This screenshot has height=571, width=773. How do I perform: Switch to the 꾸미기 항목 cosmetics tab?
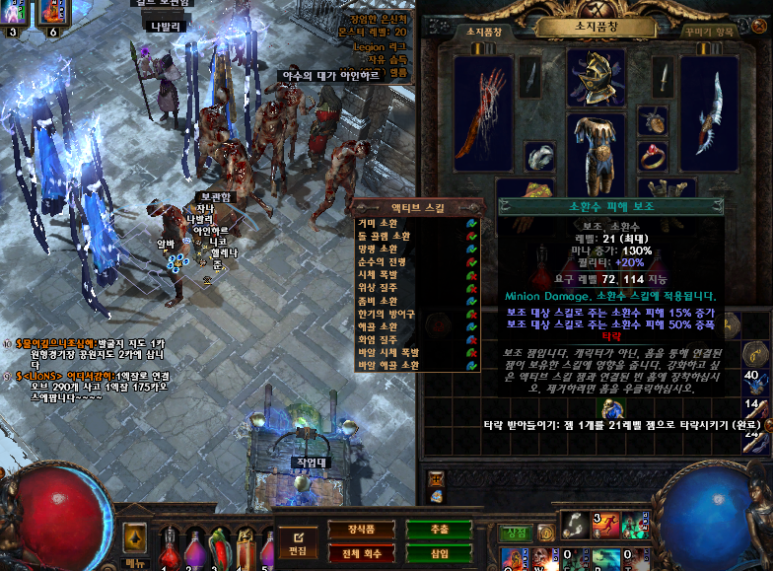tap(711, 31)
